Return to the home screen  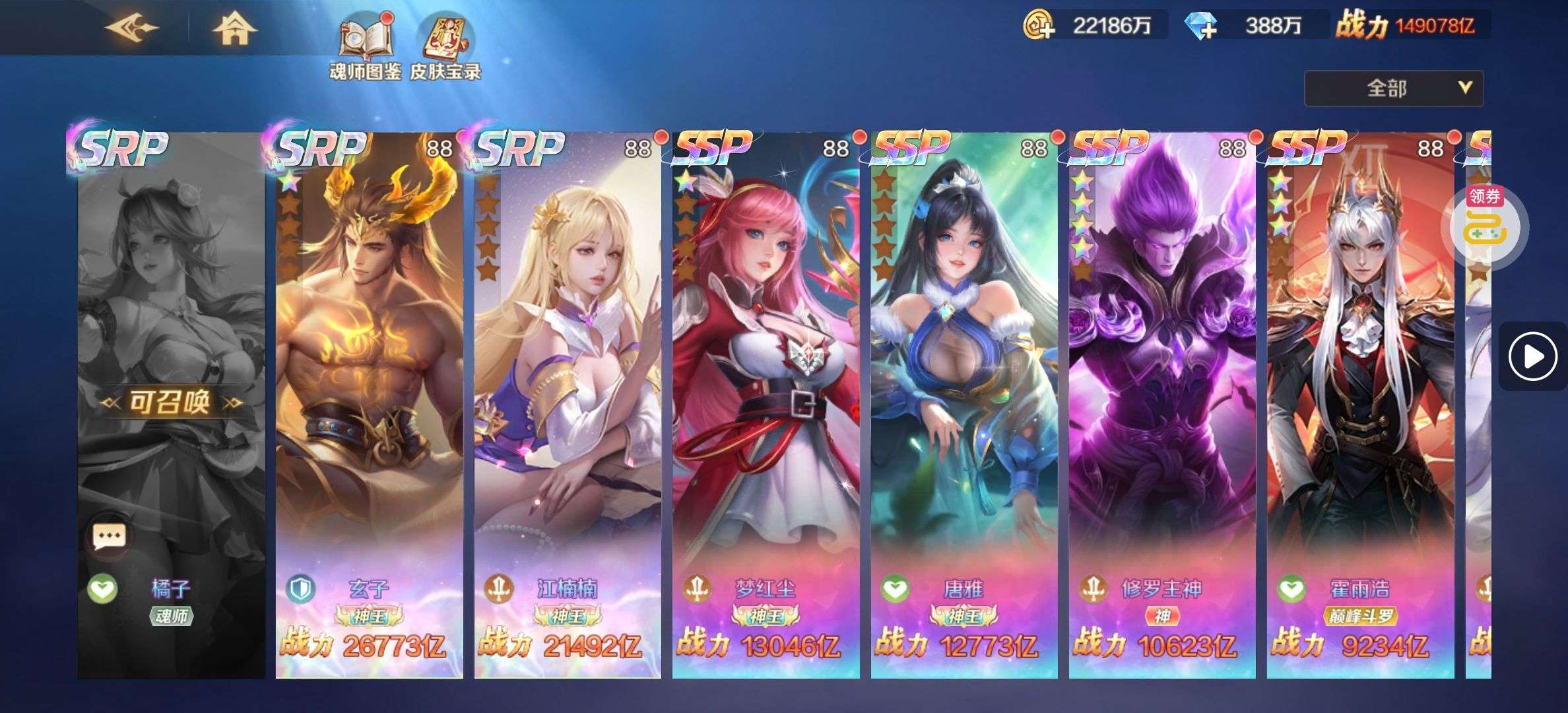234,28
